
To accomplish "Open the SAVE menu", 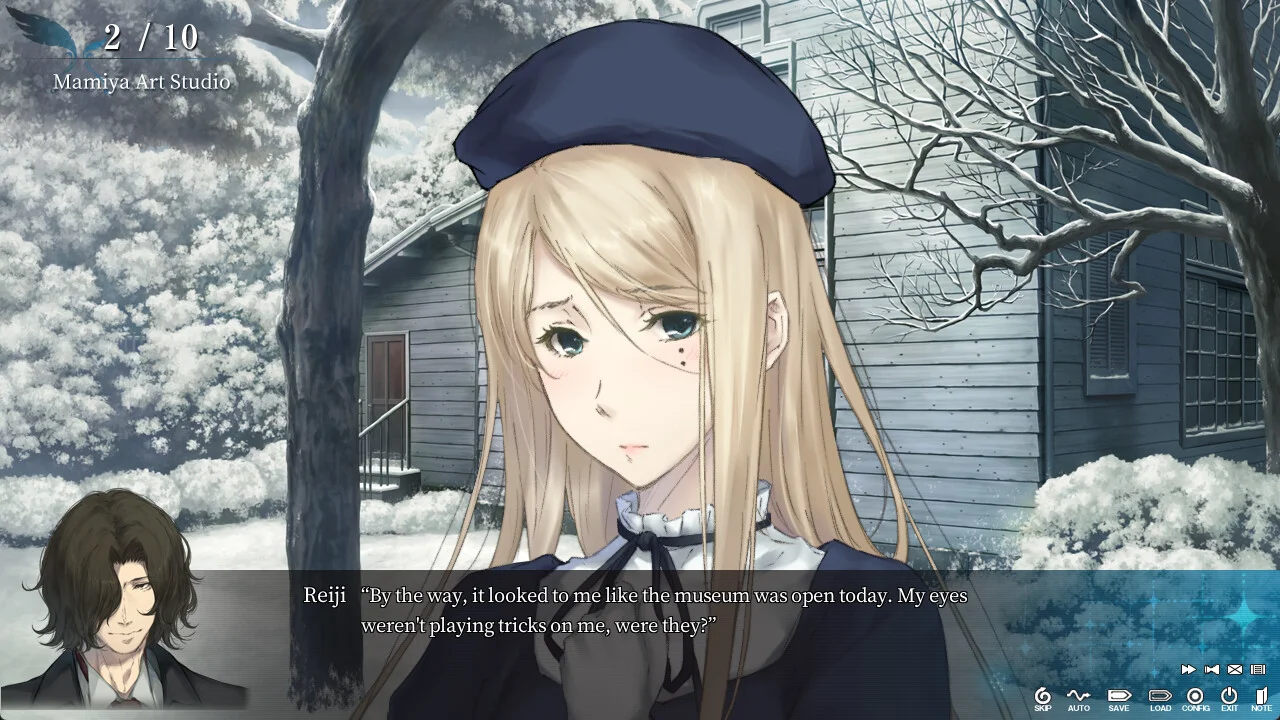I will [1119, 697].
